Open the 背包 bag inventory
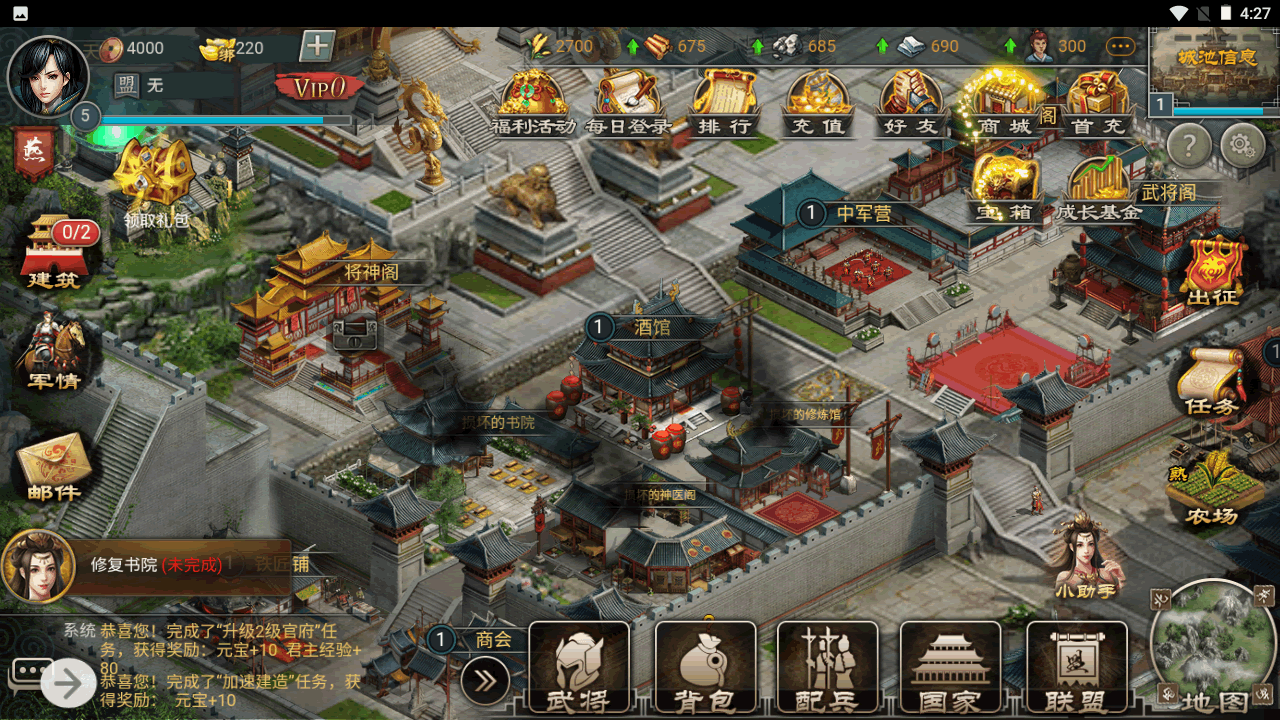This screenshot has height=720, width=1280. (705, 668)
